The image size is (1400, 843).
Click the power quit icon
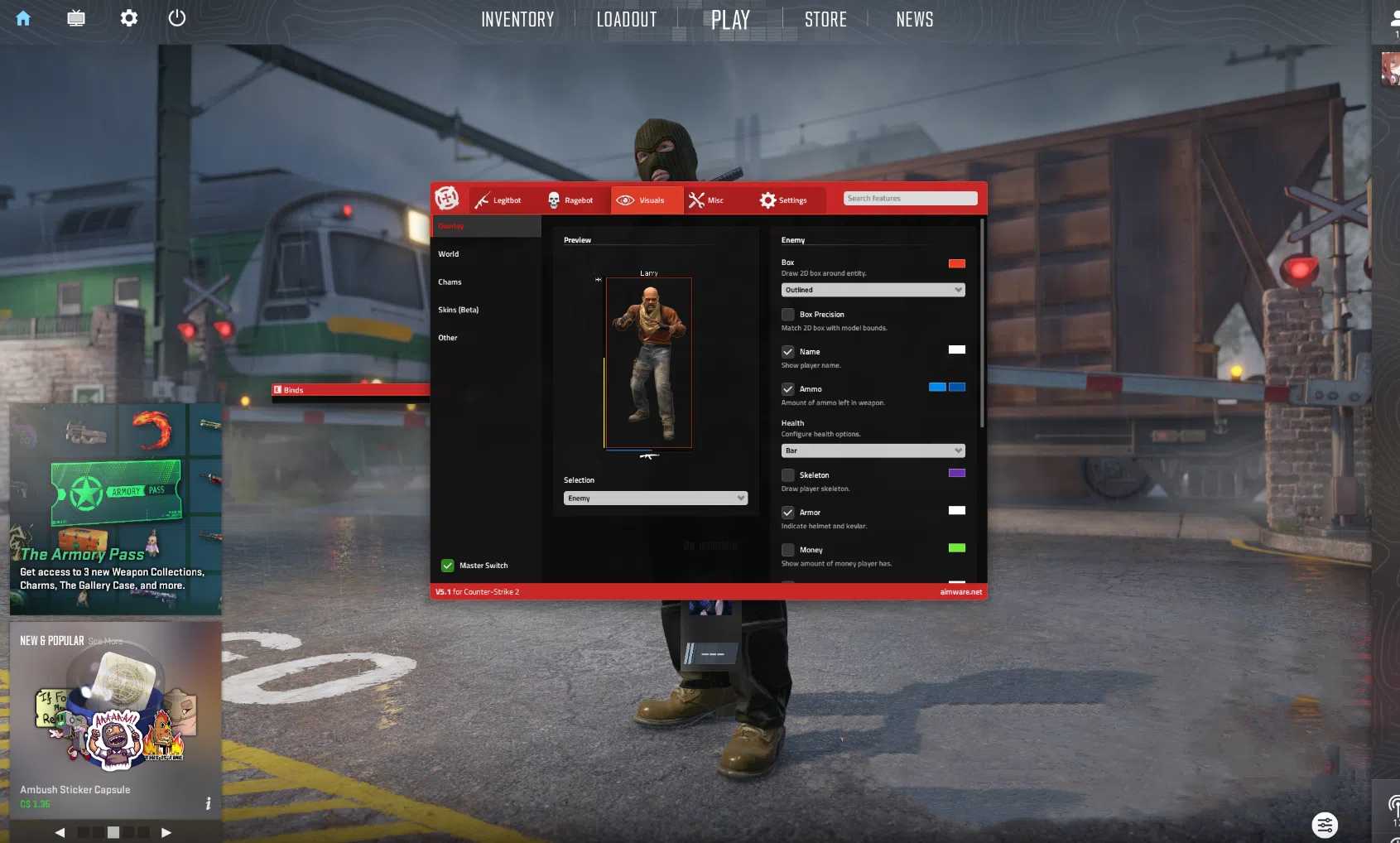coord(177,17)
